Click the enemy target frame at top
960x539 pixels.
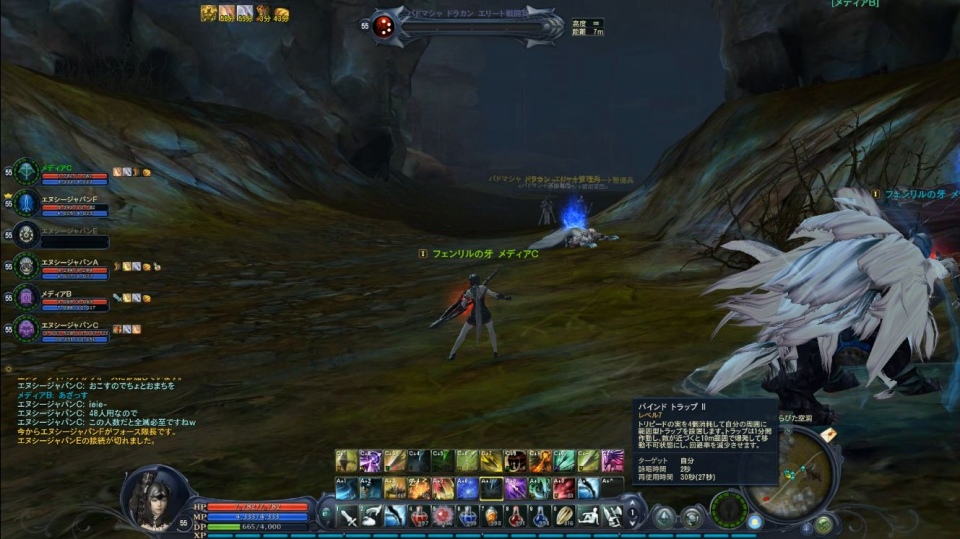click(x=466, y=26)
